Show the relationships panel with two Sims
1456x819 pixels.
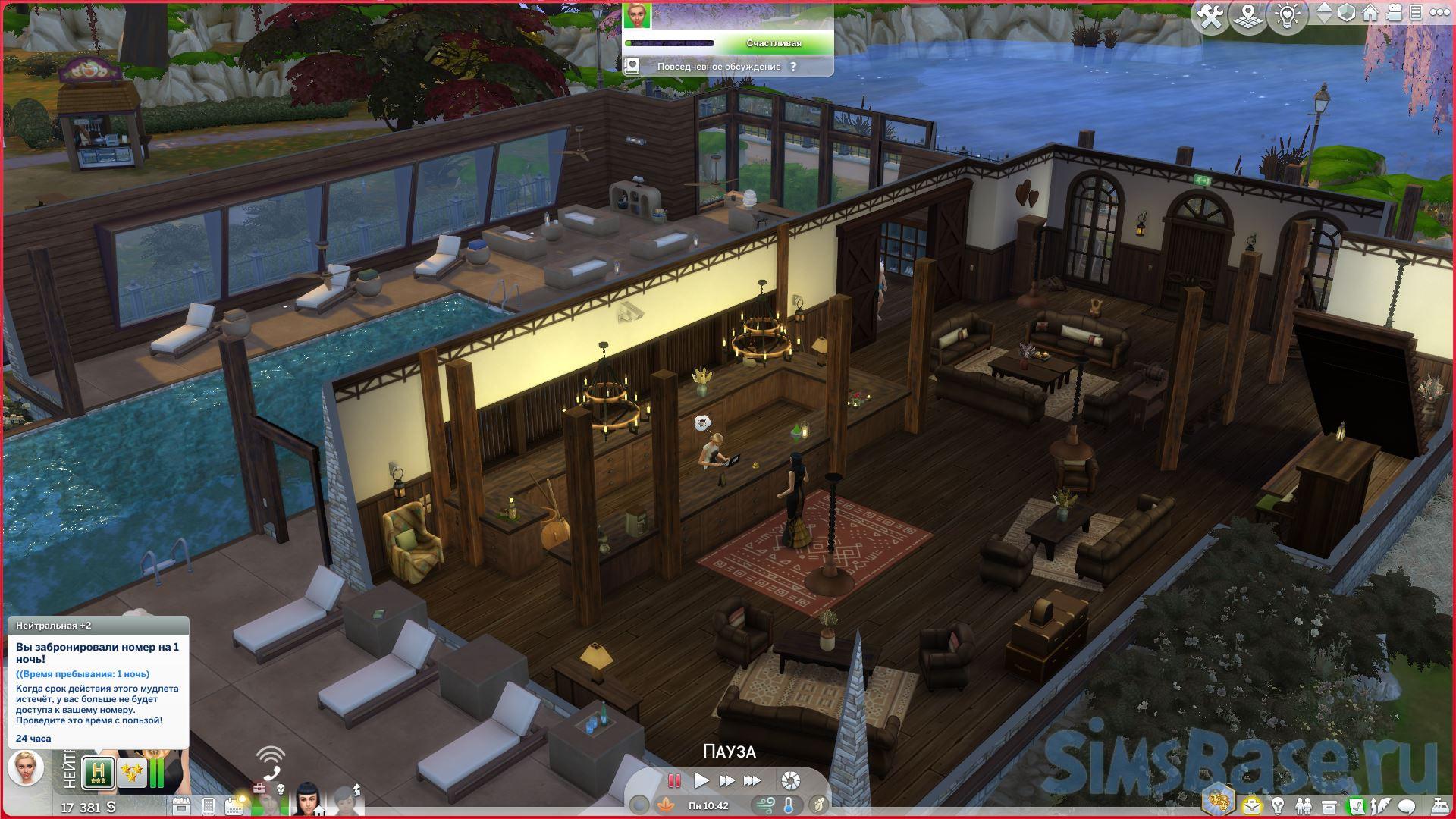pyautogui.click(x=1303, y=805)
